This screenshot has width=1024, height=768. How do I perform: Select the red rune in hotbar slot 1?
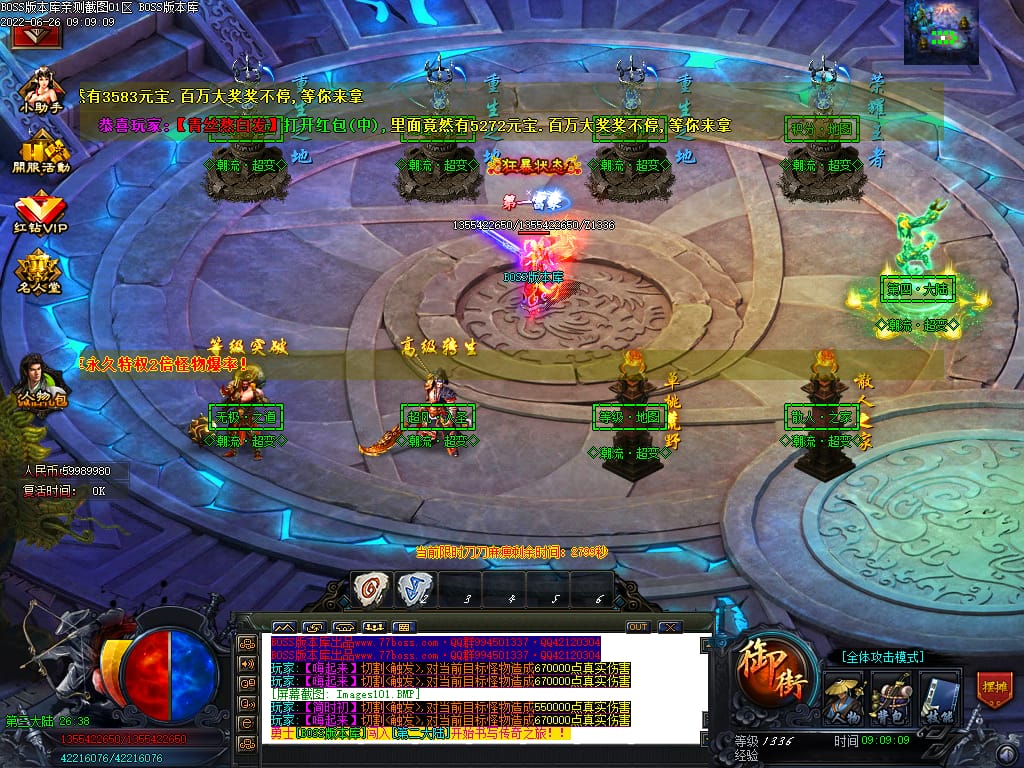tap(372, 587)
